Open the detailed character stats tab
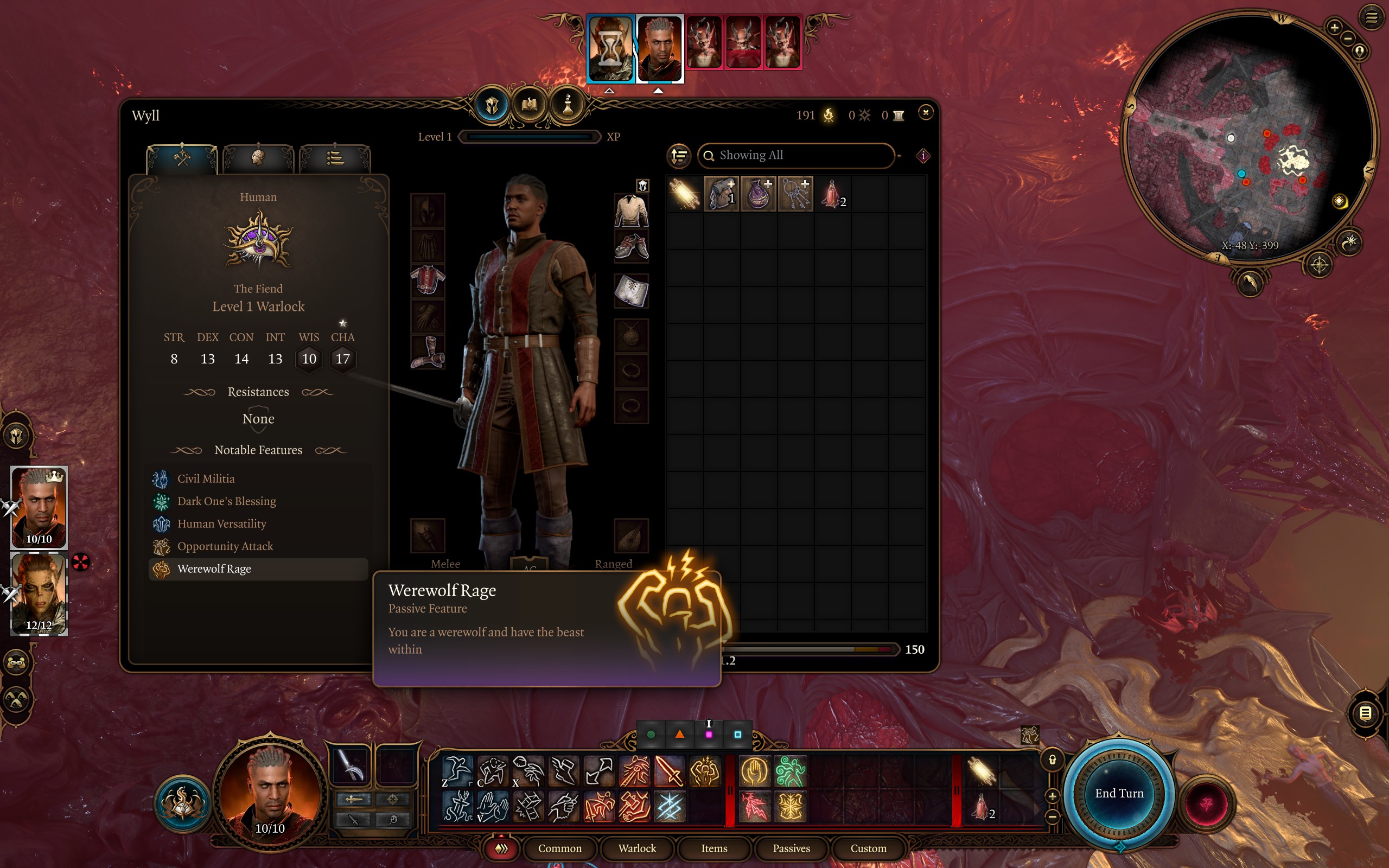The width and height of the screenshot is (1389, 868). tap(335, 157)
